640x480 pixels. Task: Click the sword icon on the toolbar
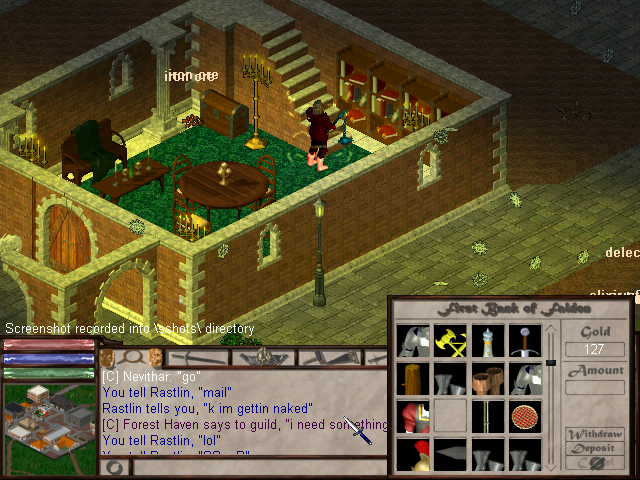pos(199,357)
